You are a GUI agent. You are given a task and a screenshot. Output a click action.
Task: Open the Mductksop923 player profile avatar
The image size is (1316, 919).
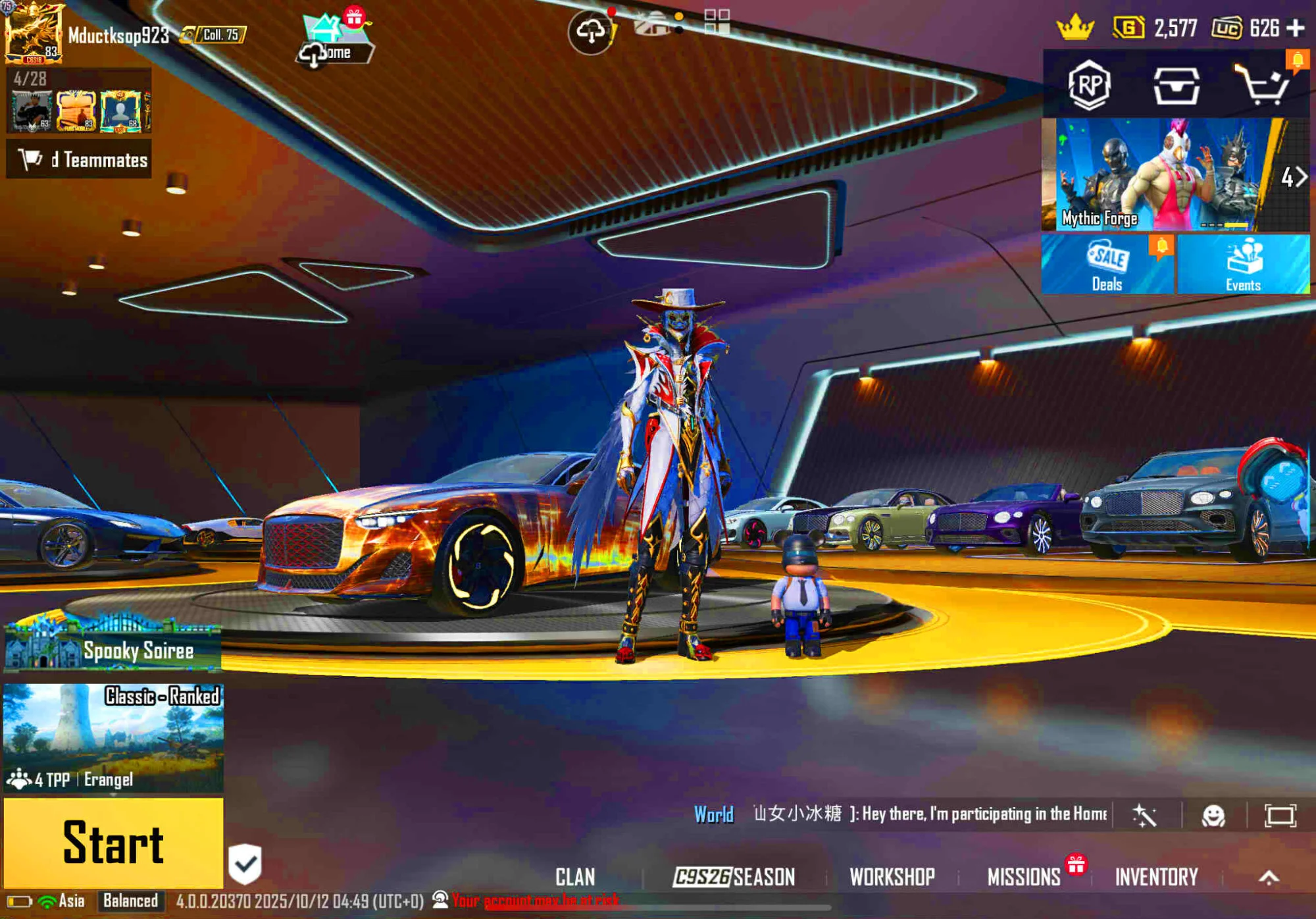[33, 32]
